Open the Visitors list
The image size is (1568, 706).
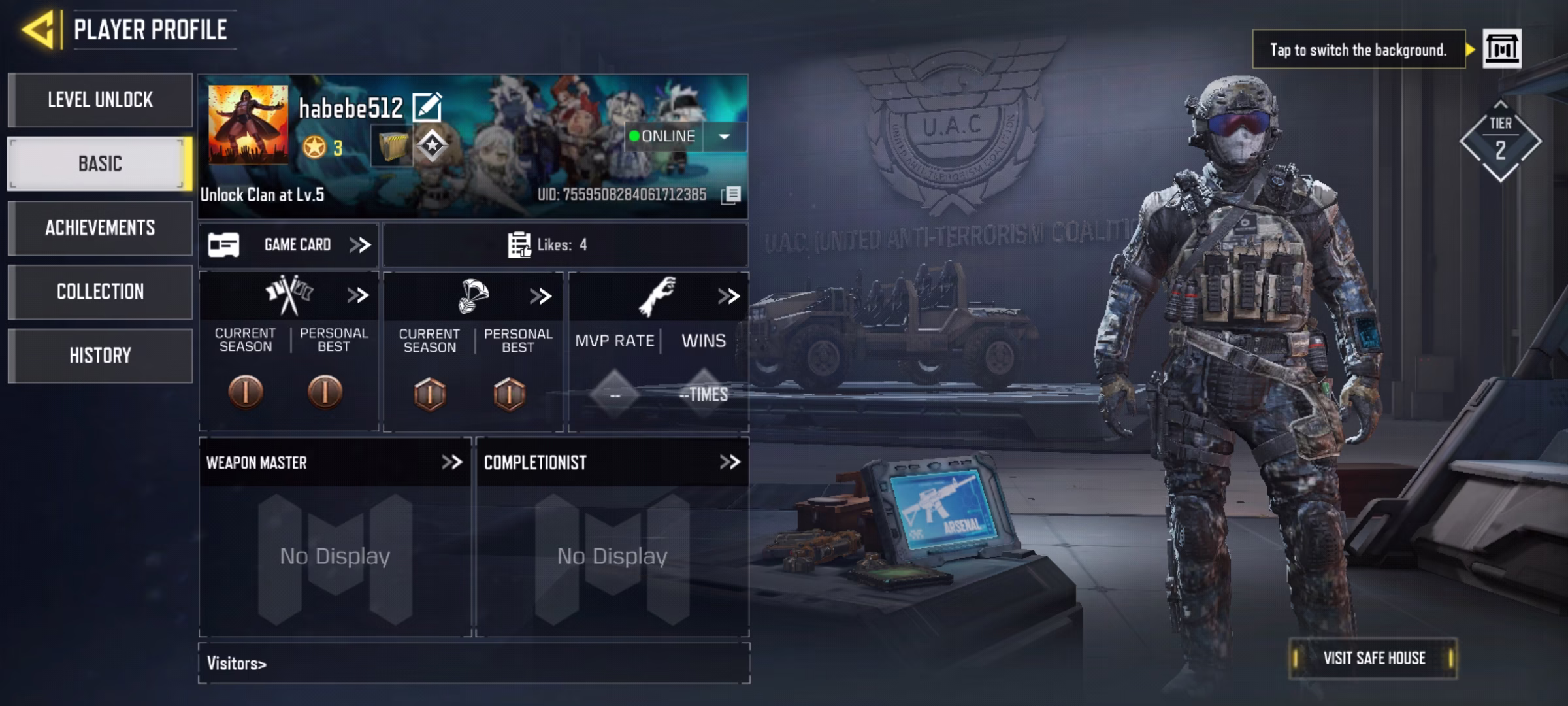(x=237, y=664)
